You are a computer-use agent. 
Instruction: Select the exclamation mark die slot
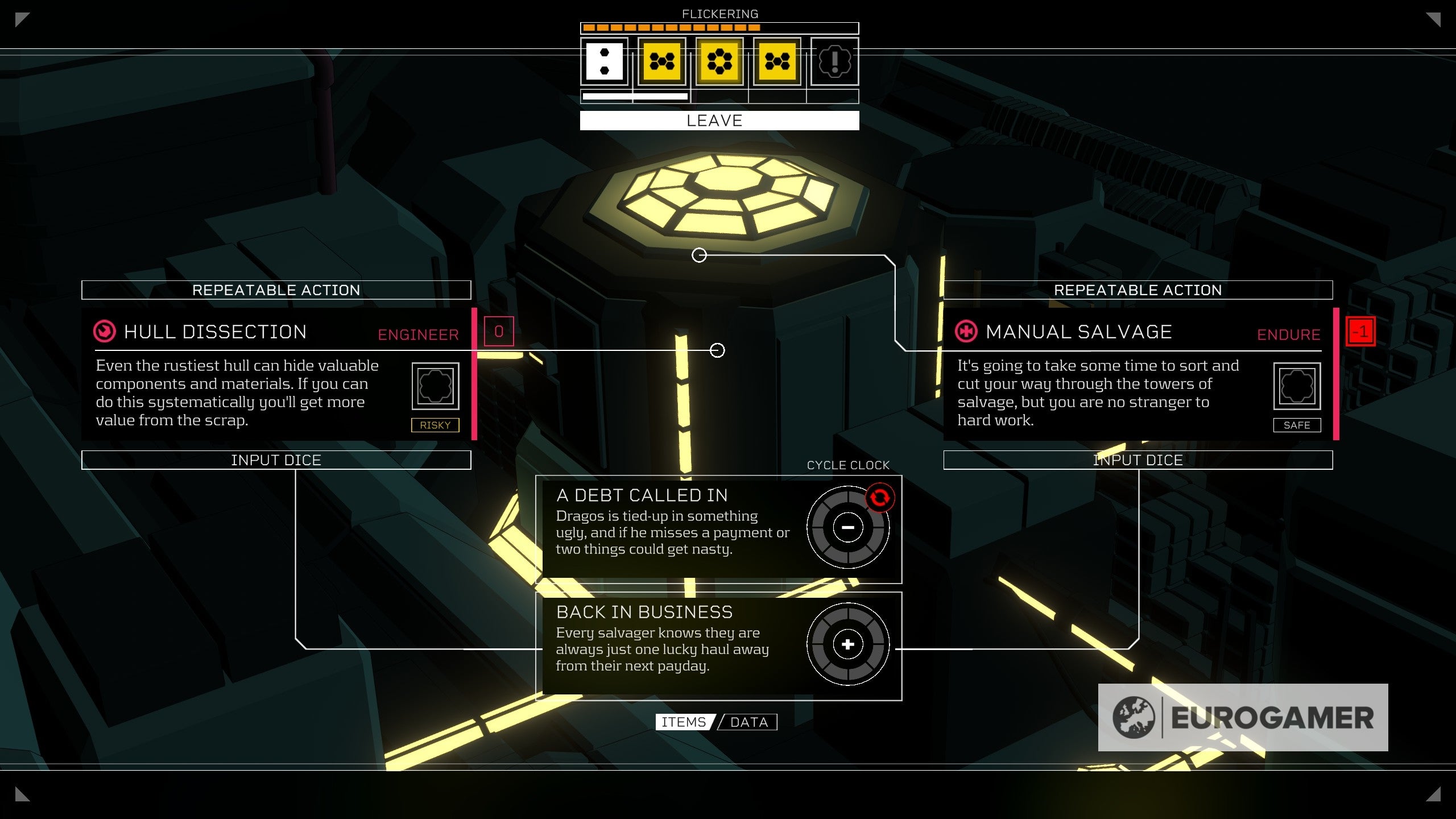pos(834,61)
